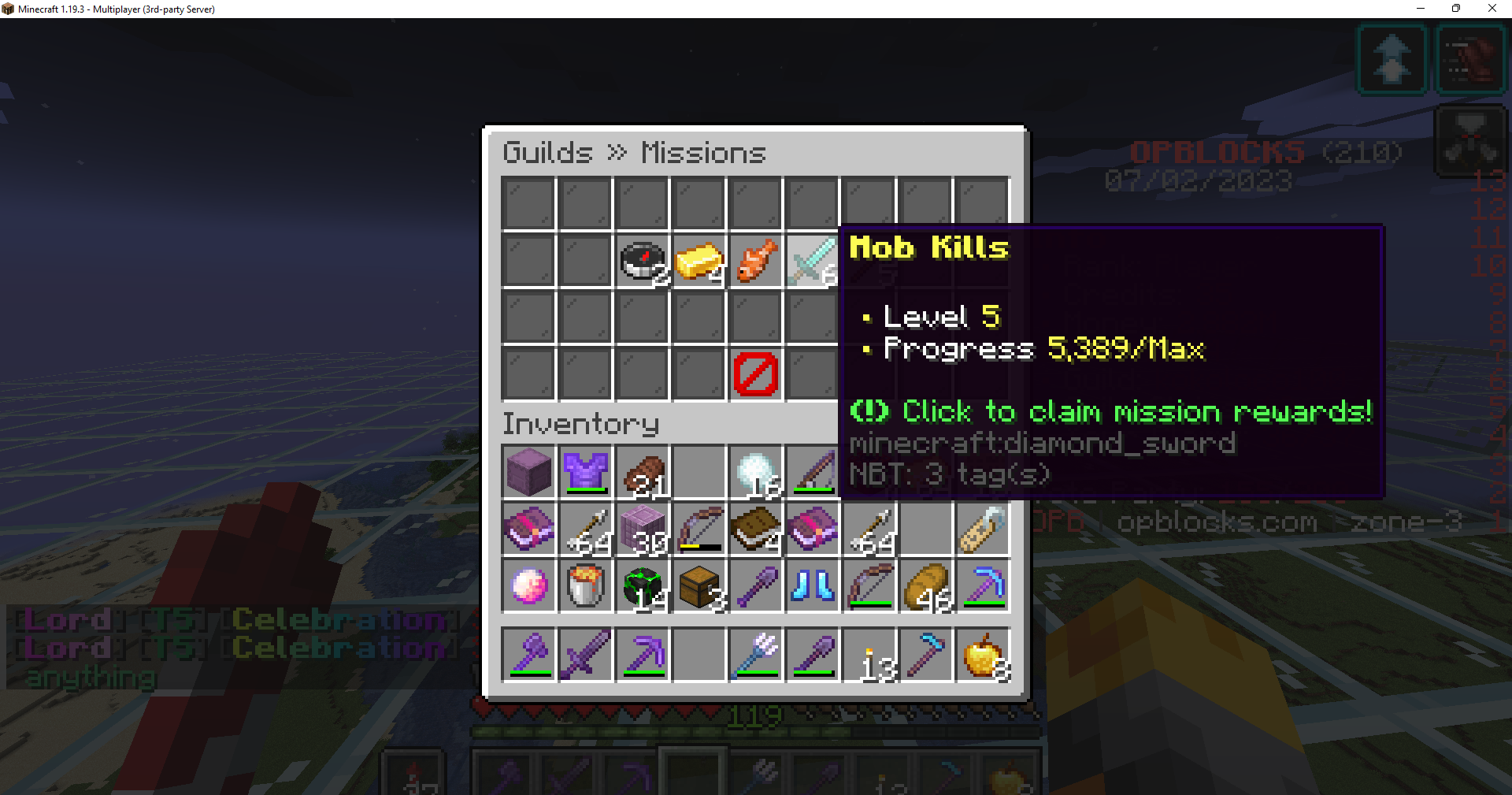
Task: Close the Minecraft window
Action: click(1492, 9)
